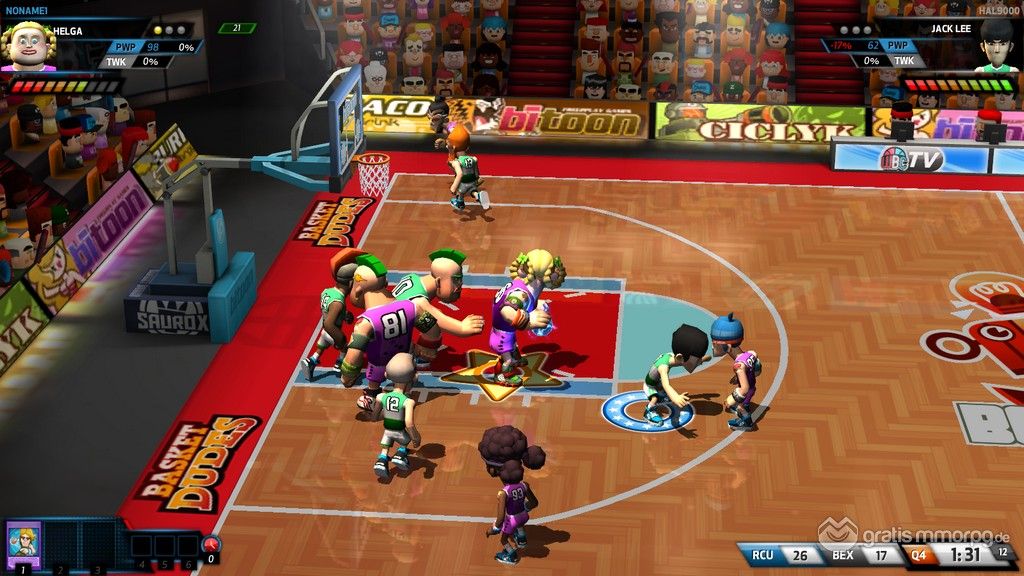Screen dimensions: 1024x576
Task: Click Jack Lee's player portrait
Action: coord(995,46)
